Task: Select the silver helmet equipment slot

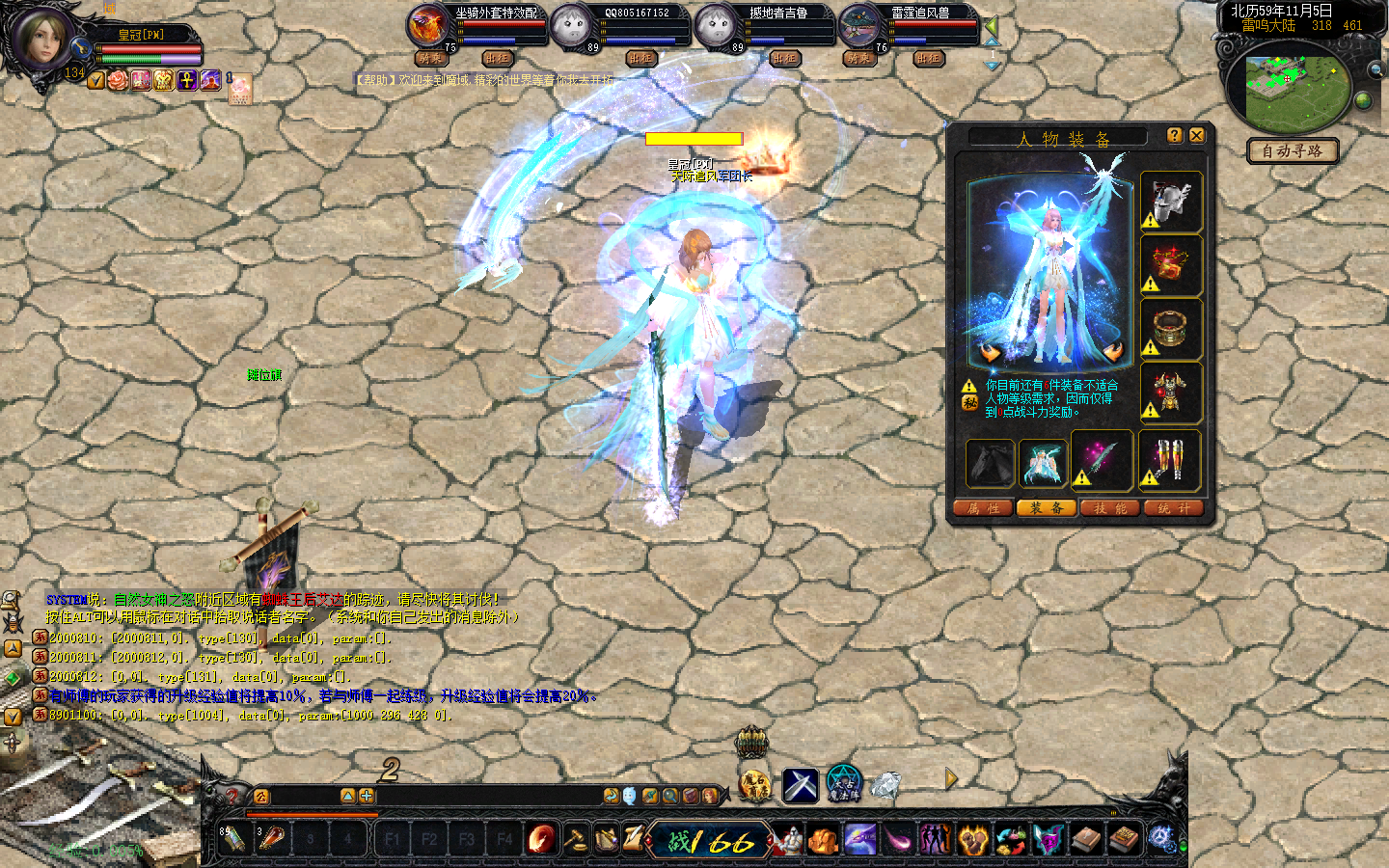Action: [1171, 203]
